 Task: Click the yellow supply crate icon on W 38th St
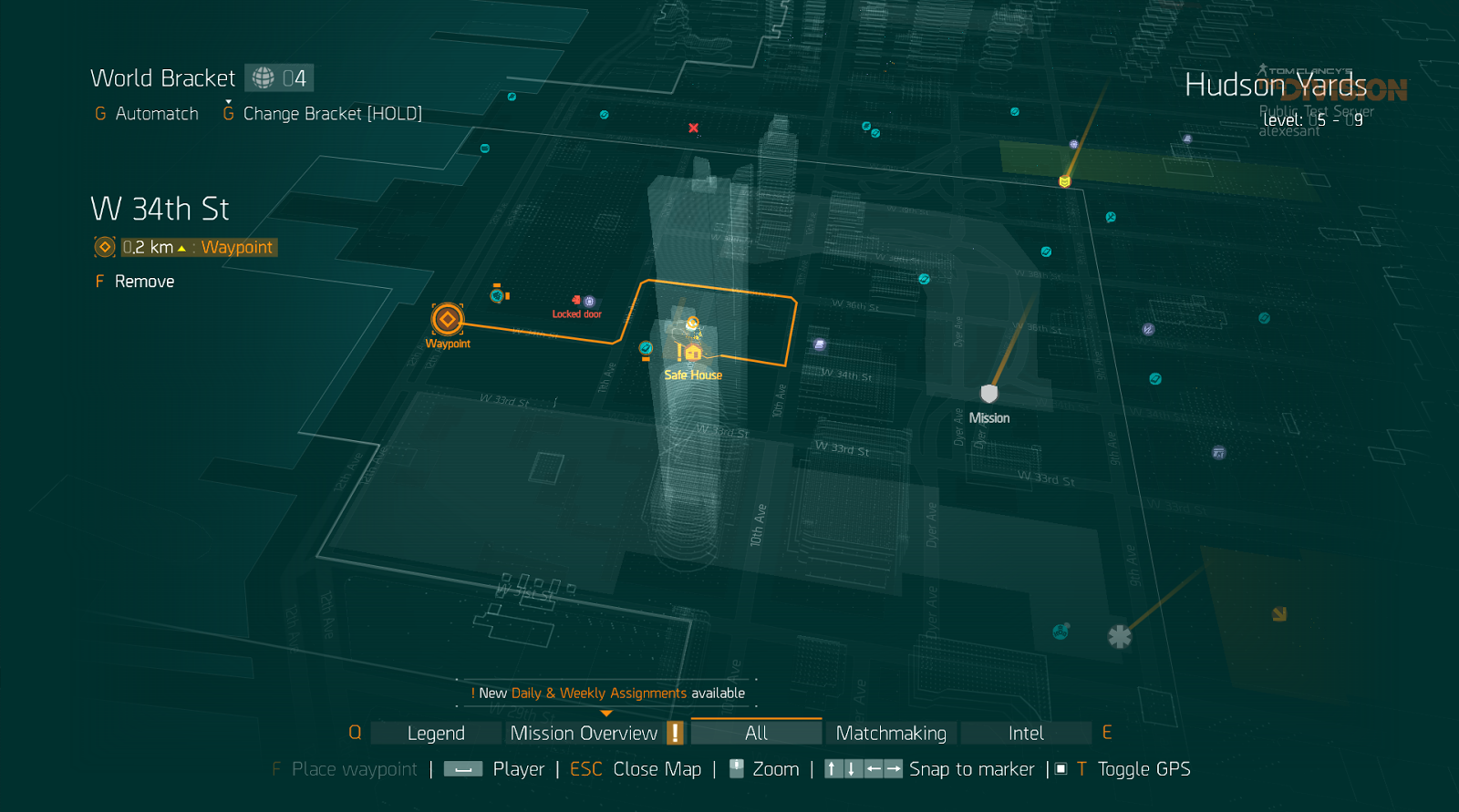[x=1064, y=182]
